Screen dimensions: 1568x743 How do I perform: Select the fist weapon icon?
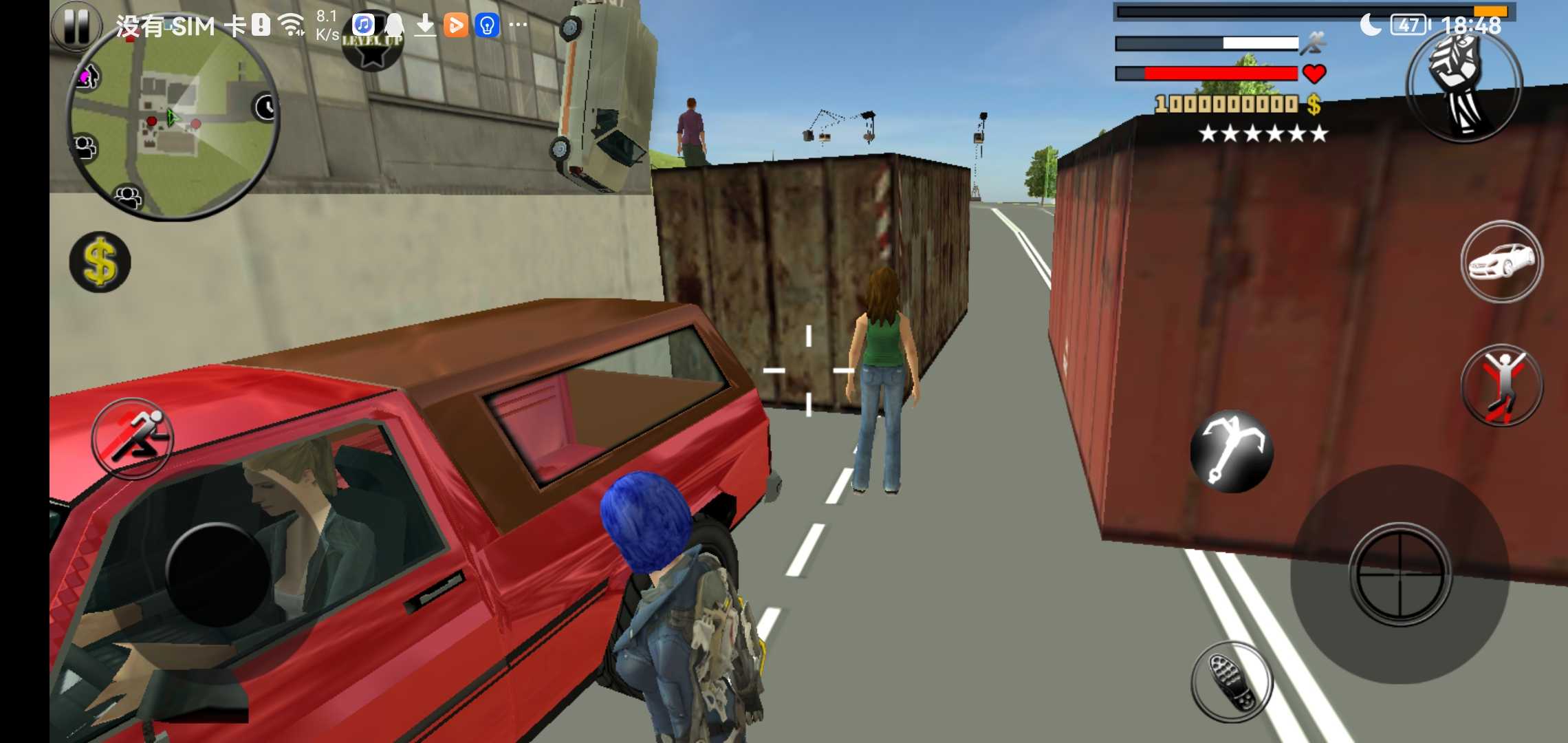[x=1463, y=85]
